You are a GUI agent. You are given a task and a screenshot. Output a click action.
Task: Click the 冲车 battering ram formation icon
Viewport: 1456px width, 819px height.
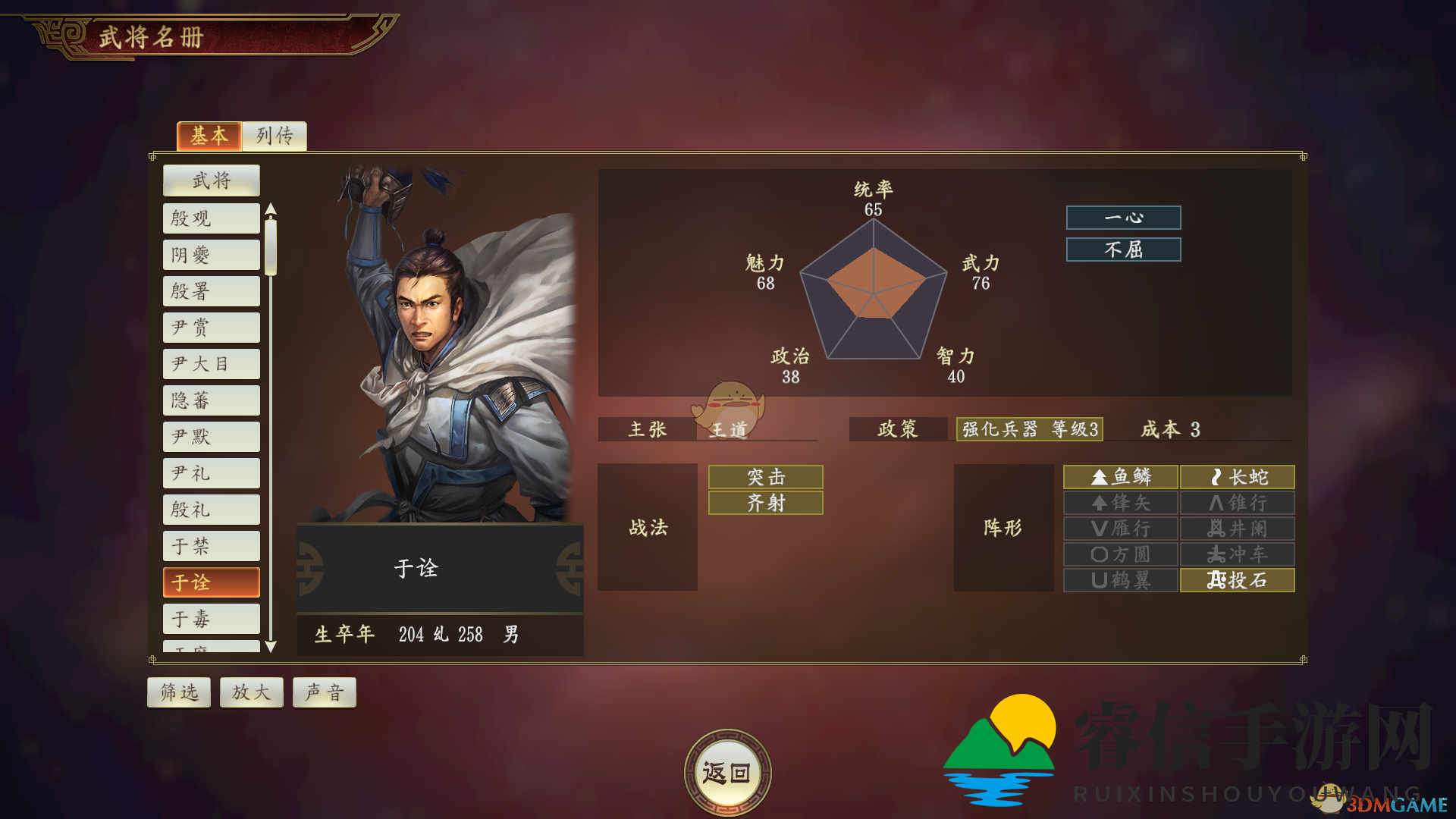(1237, 554)
